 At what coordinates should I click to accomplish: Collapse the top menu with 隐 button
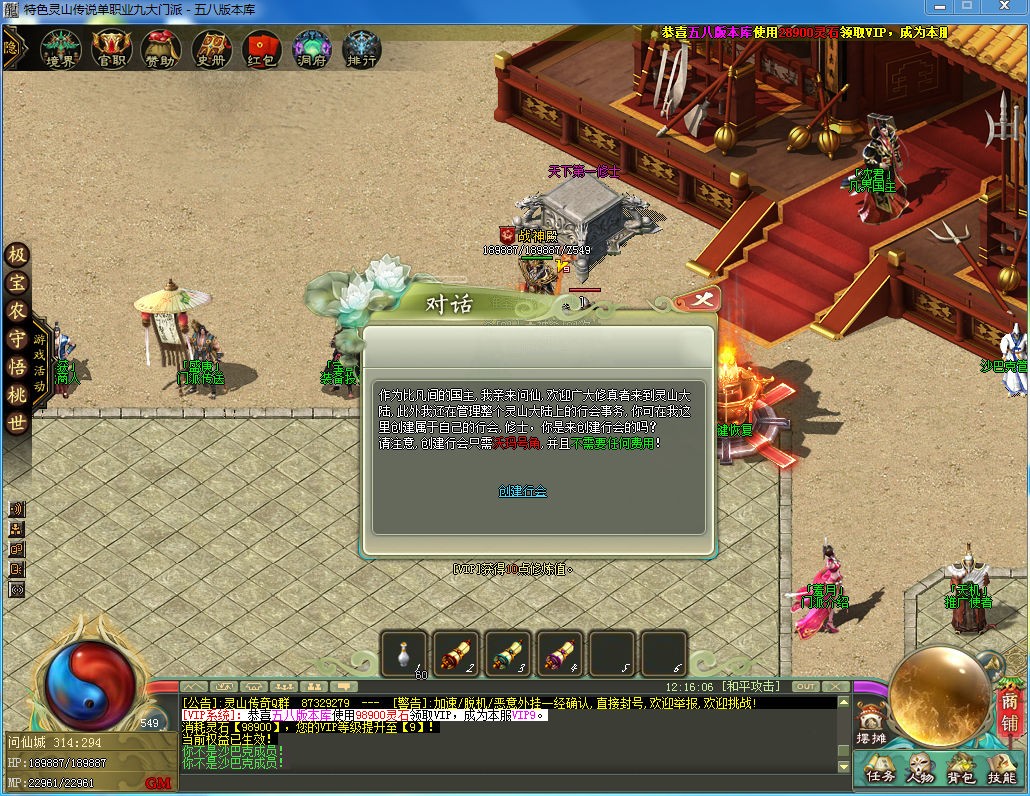[12, 47]
